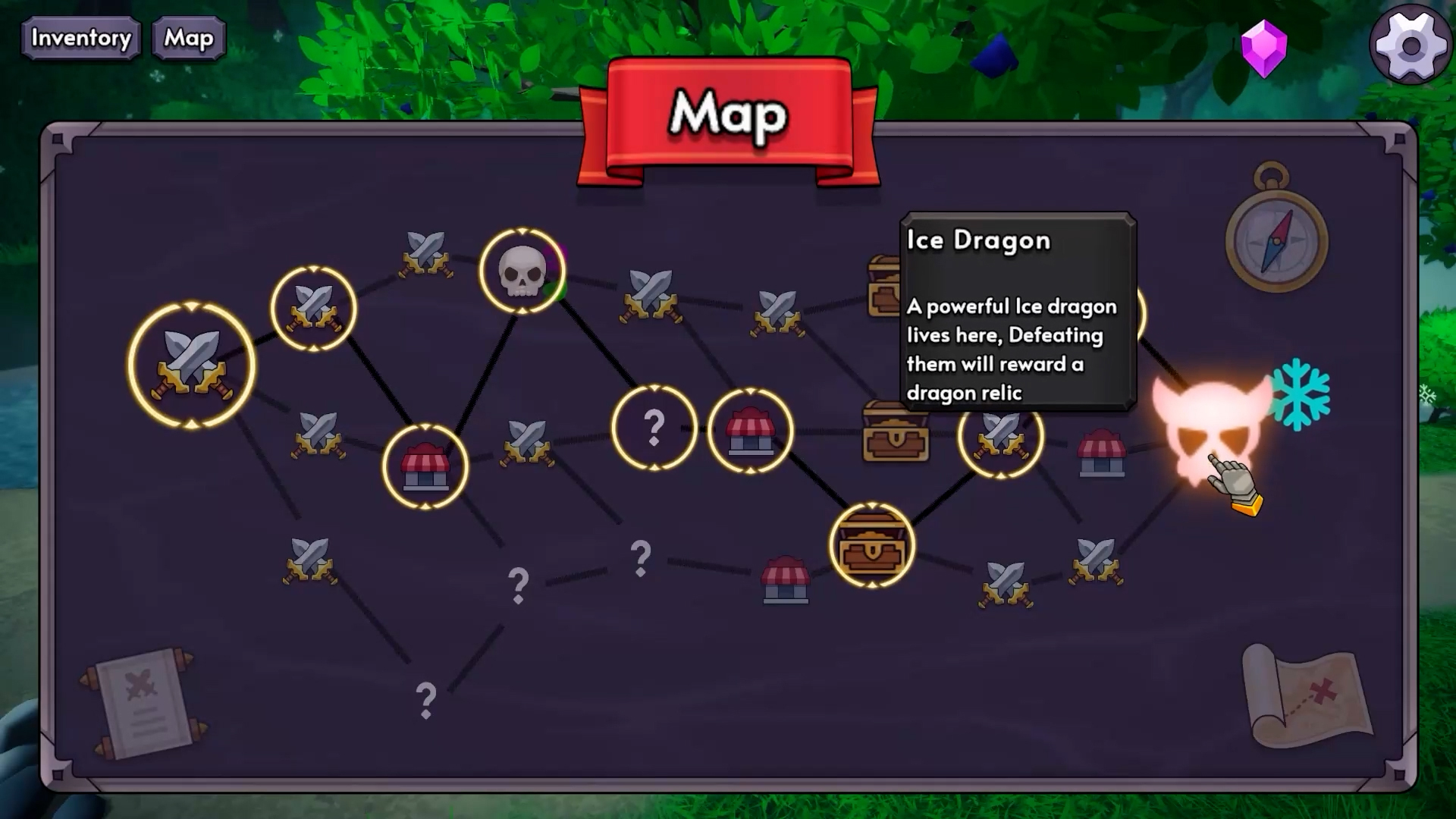The width and height of the screenshot is (1456, 819).
Task: Choose the circled question mark mystery node
Action: (x=654, y=428)
